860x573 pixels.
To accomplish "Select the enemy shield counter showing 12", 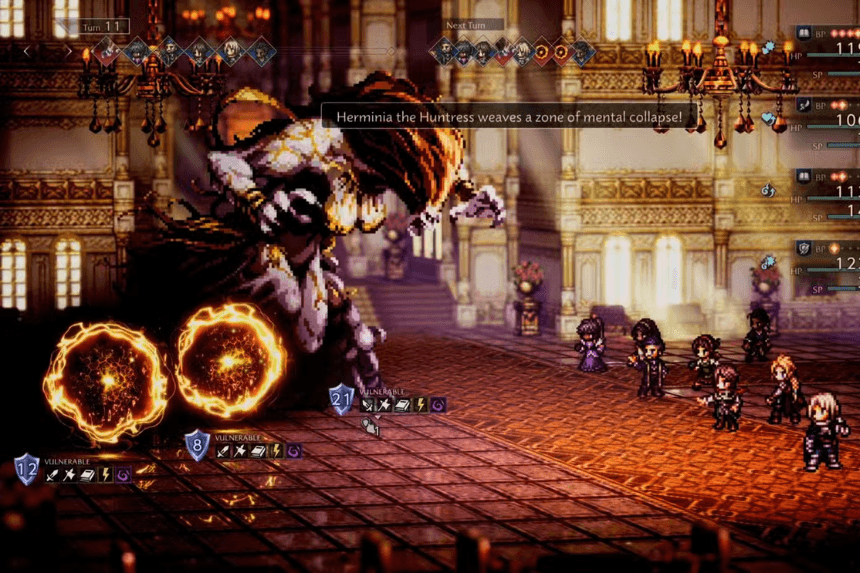I will point(27,468).
